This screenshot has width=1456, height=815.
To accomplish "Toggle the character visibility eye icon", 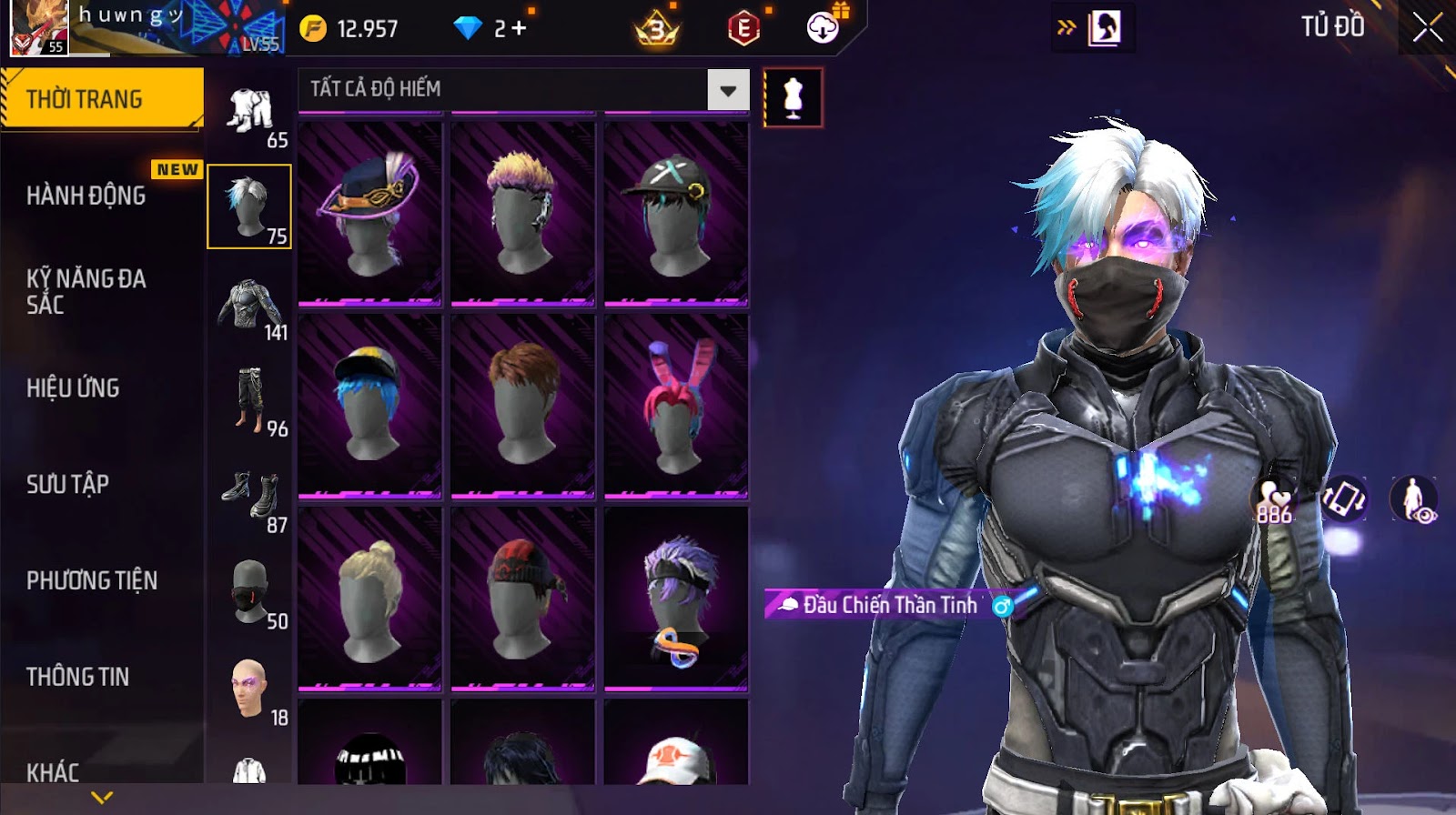I will point(1413,499).
